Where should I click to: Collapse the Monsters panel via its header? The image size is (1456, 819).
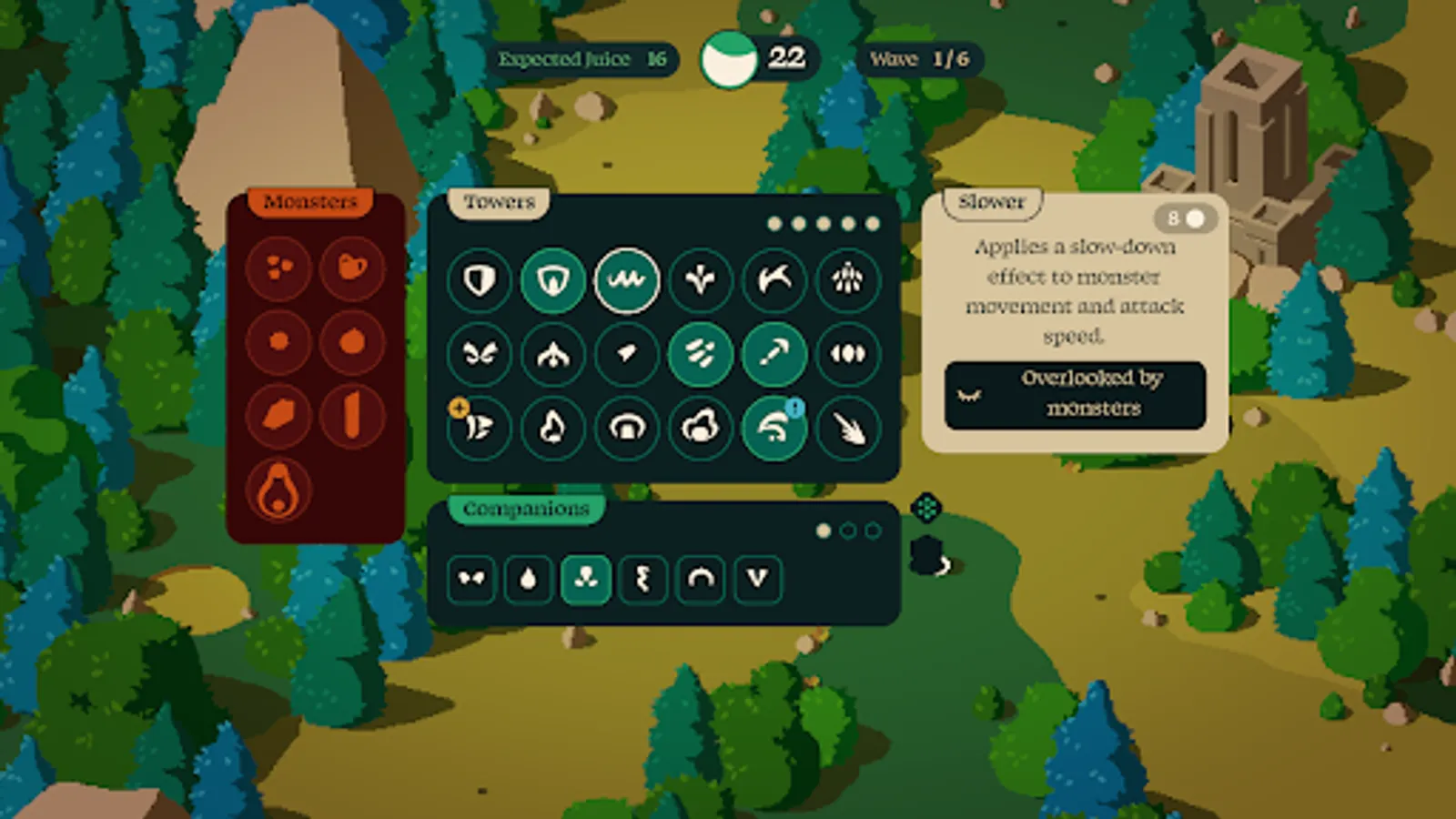(310, 200)
